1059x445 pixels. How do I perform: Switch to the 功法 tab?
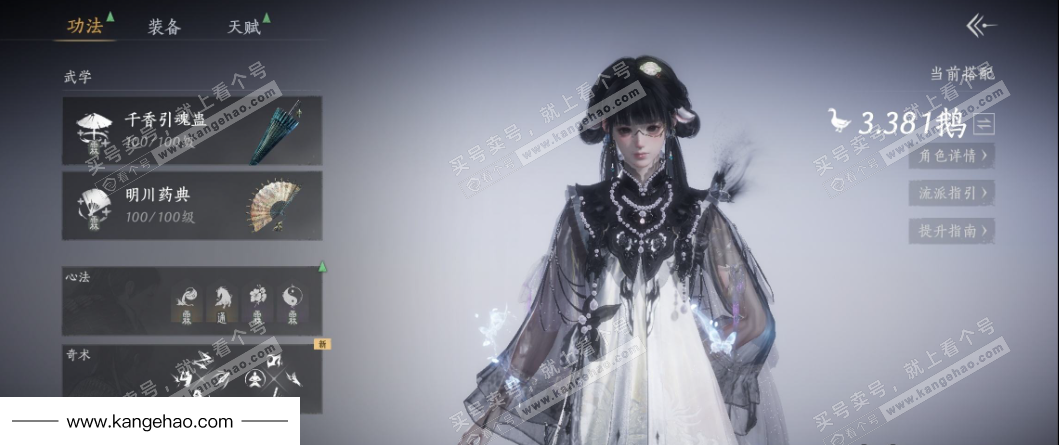click(x=84, y=27)
